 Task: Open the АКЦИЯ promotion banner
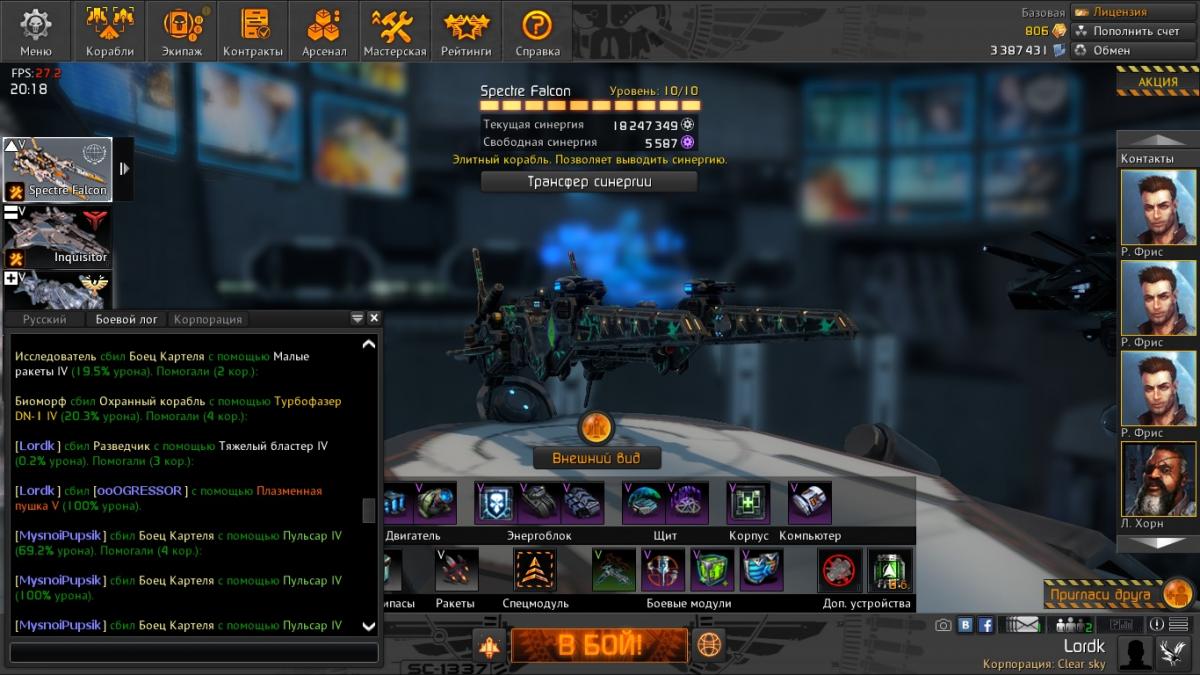tap(1157, 82)
